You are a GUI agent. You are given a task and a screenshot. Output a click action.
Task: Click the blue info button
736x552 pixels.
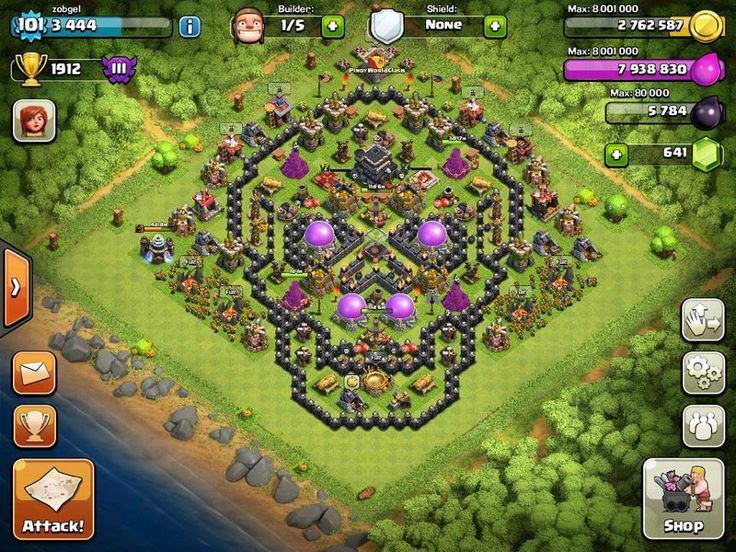pyautogui.click(x=189, y=26)
